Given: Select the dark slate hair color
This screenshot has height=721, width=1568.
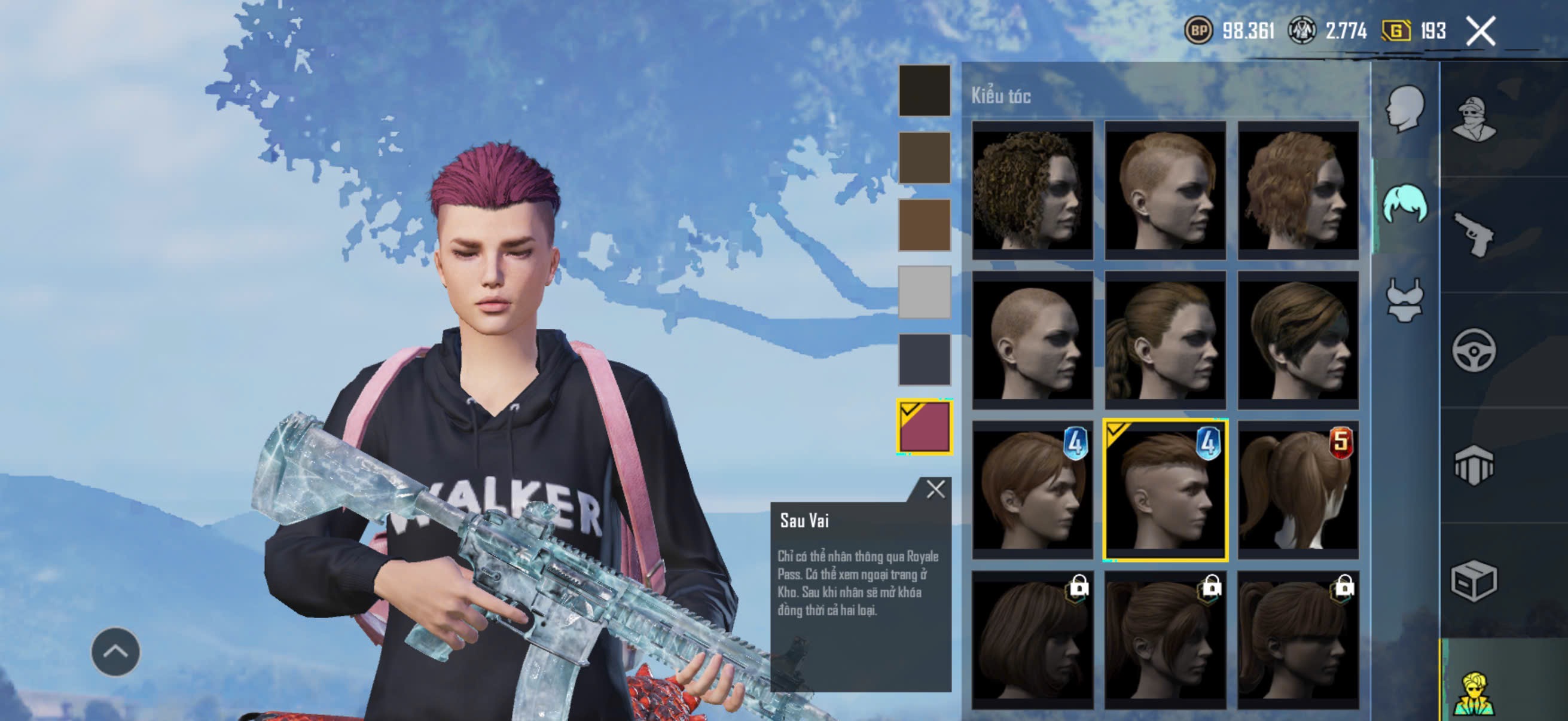Looking at the screenshot, I should click(924, 359).
